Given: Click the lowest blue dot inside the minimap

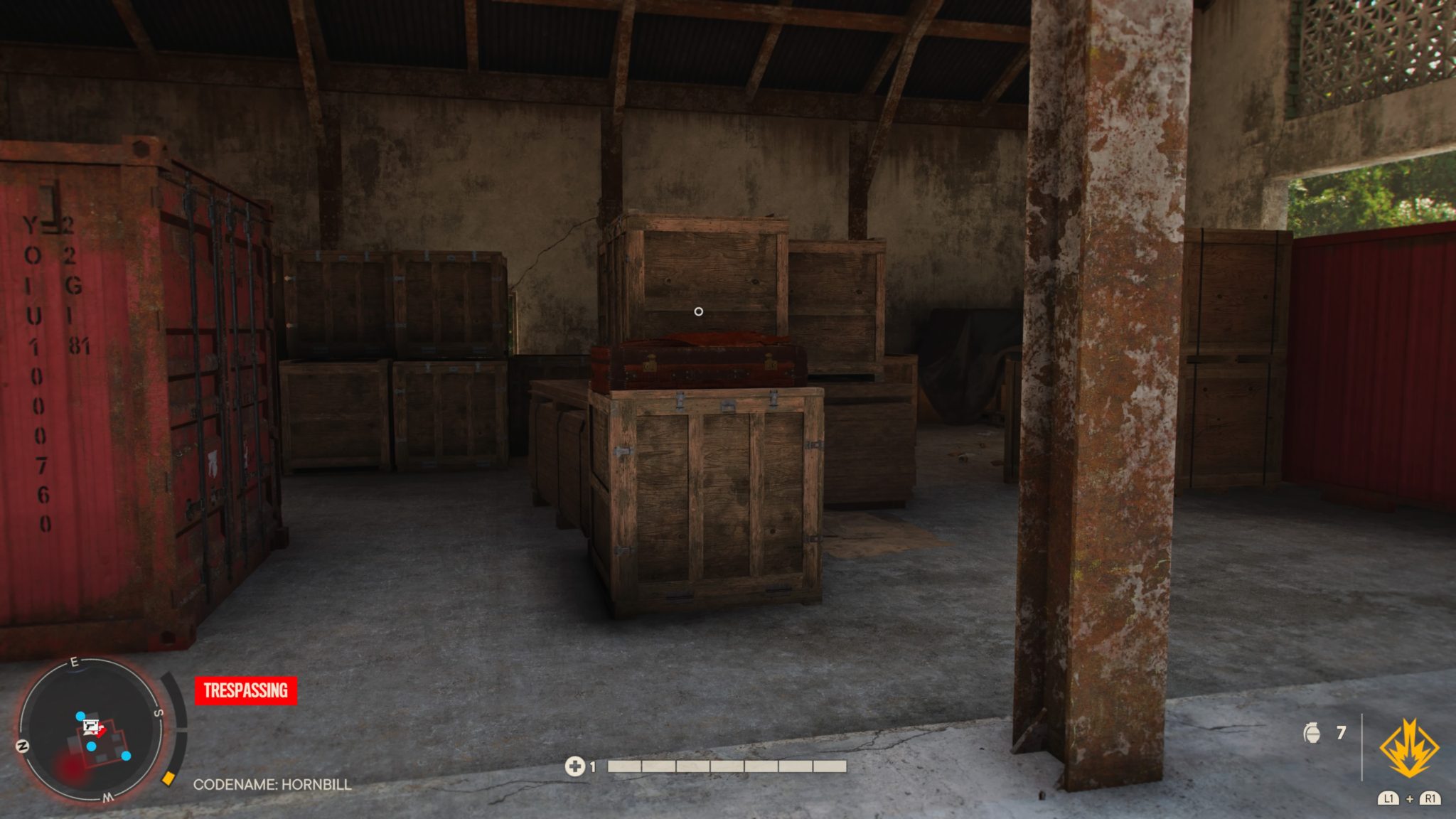Looking at the screenshot, I should point(126,756).
